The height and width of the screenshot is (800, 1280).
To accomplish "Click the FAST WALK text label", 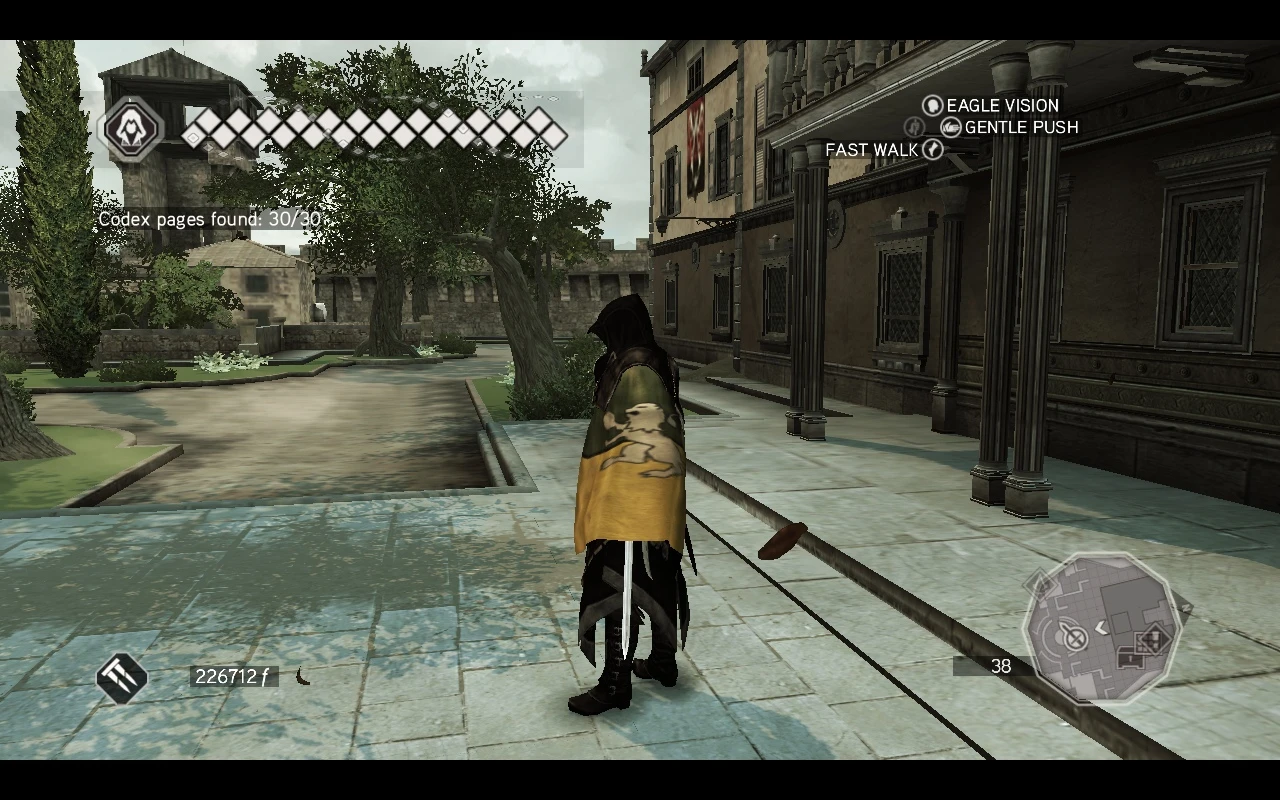I will pos(871,149).
